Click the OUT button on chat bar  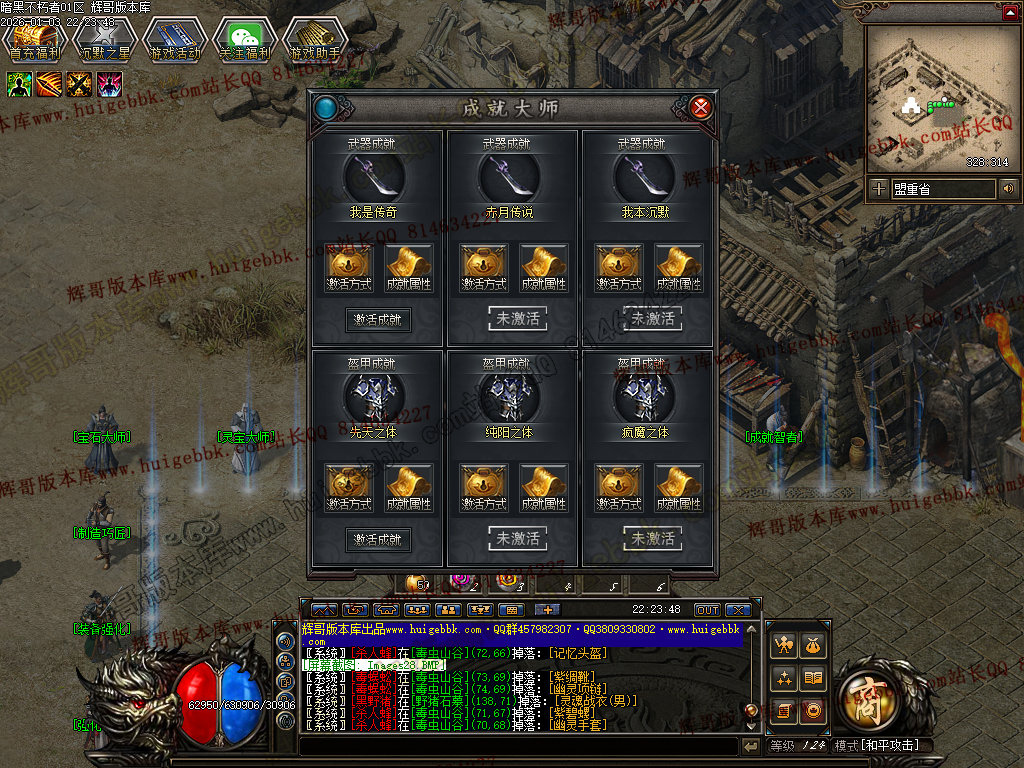tap(707, 609)
